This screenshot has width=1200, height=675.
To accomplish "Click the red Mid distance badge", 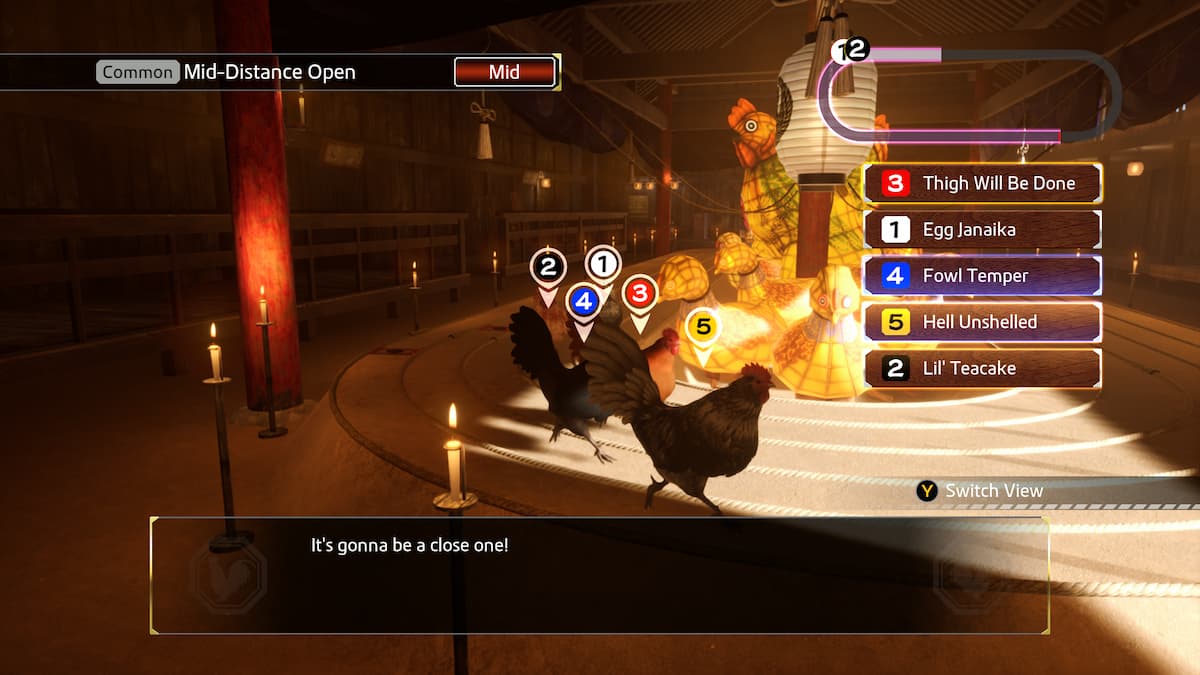I will (504, 72).
